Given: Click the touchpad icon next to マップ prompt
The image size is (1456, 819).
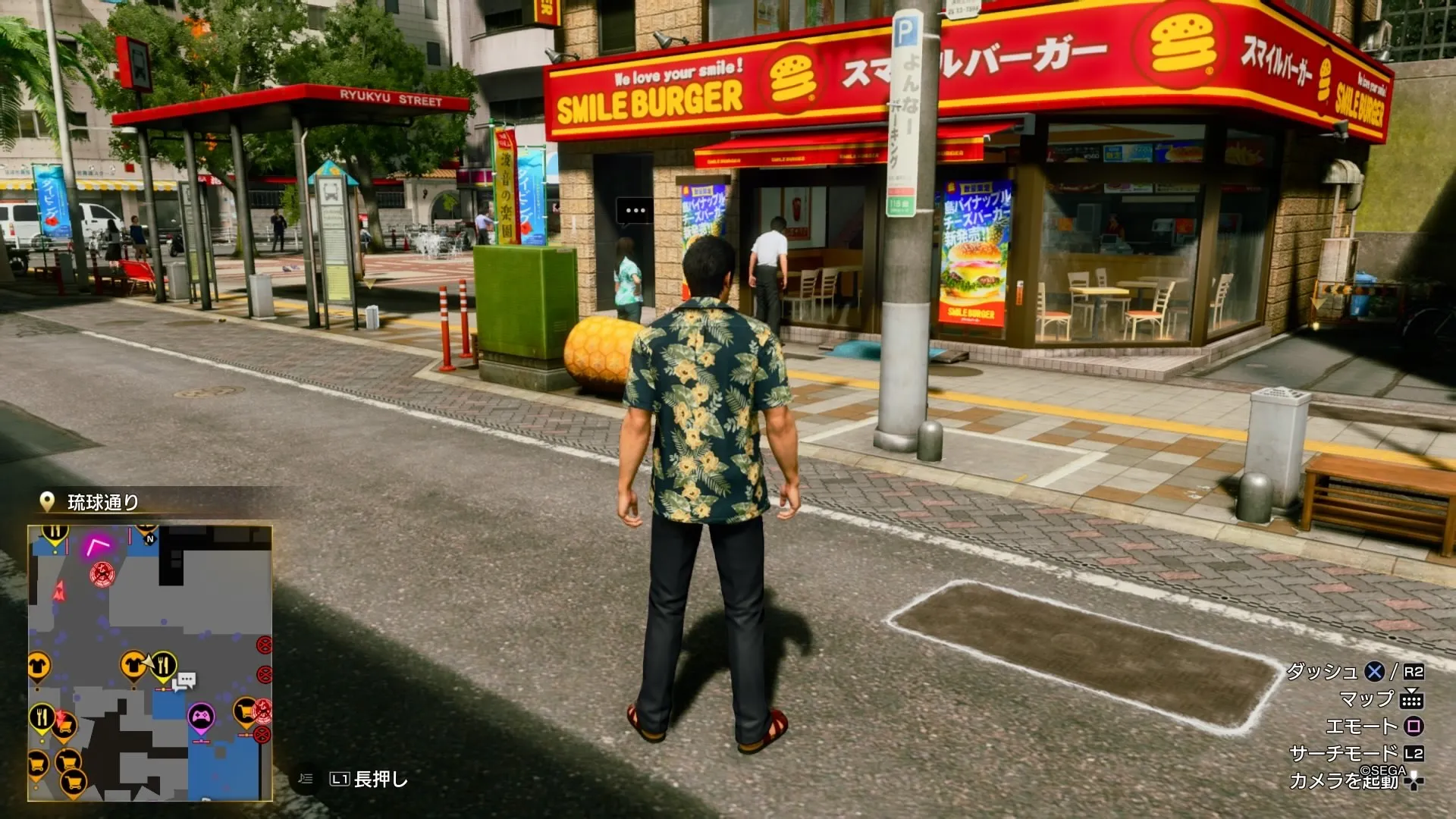Looking at the screenshot, I should click(x=1413, y=700).
